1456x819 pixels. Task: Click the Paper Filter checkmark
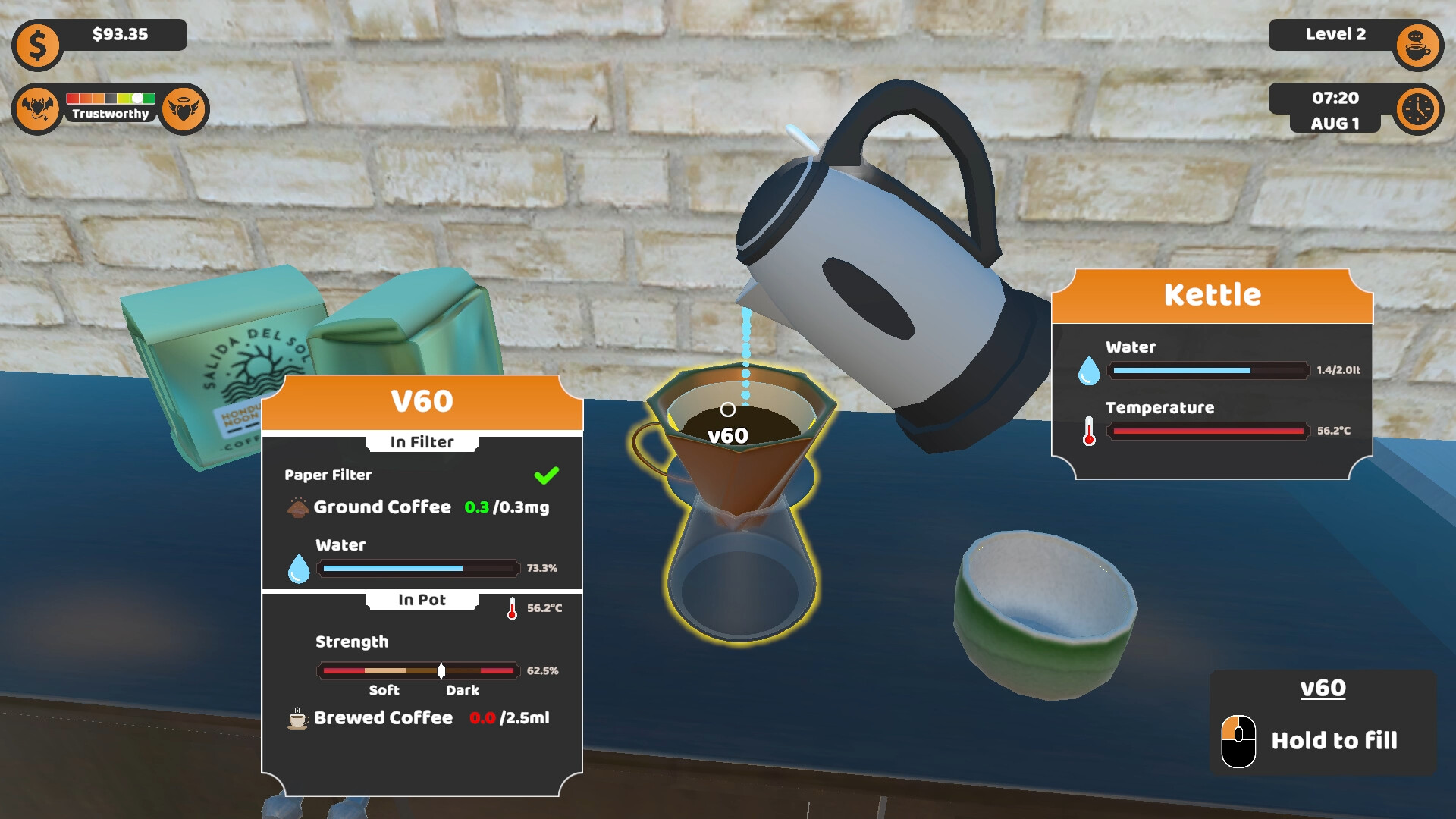(x=548, y=475)
